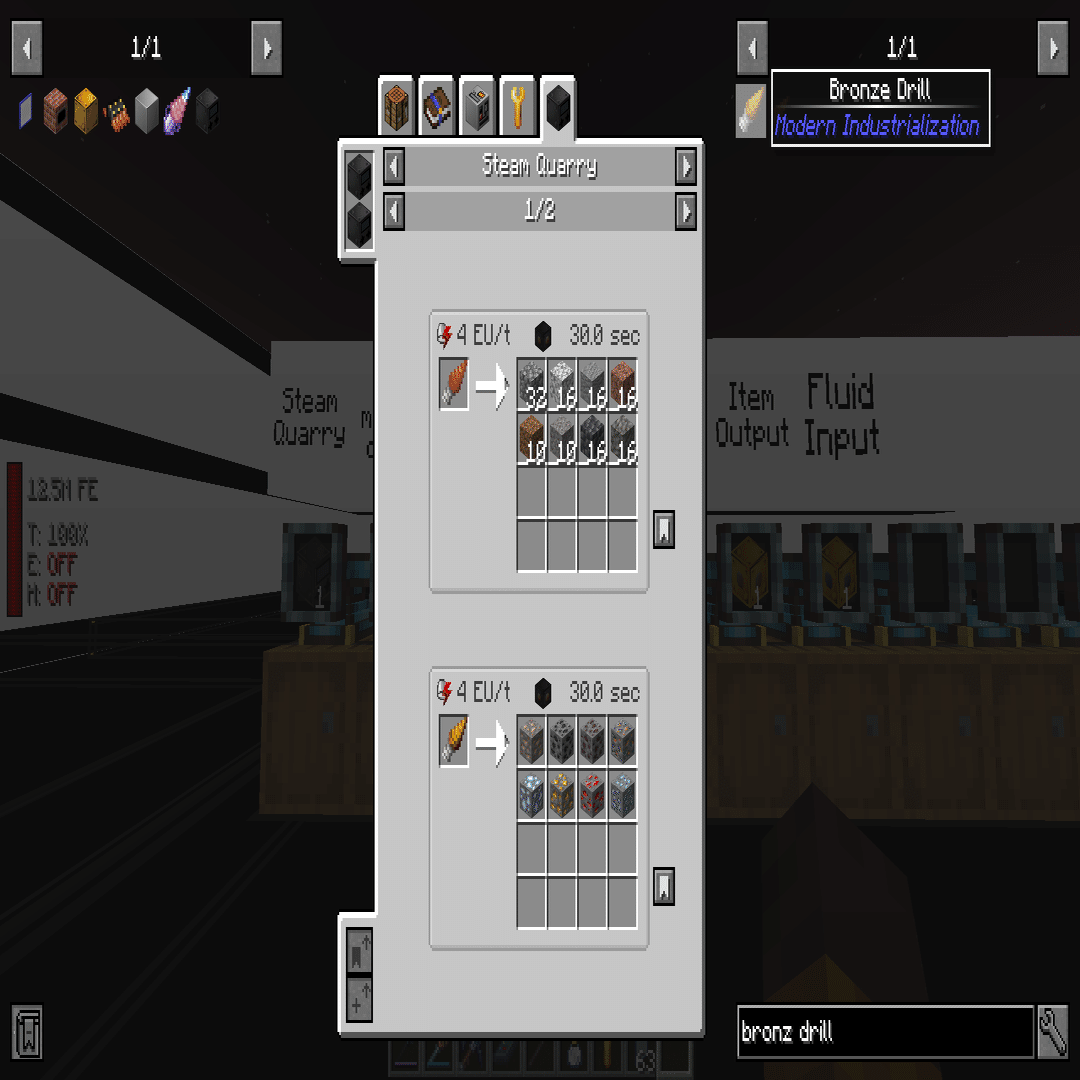The height and width of the screenshot is (1080, 1080).
Task: Go back one recipe page from 1/2
Action: click(394, 211)
